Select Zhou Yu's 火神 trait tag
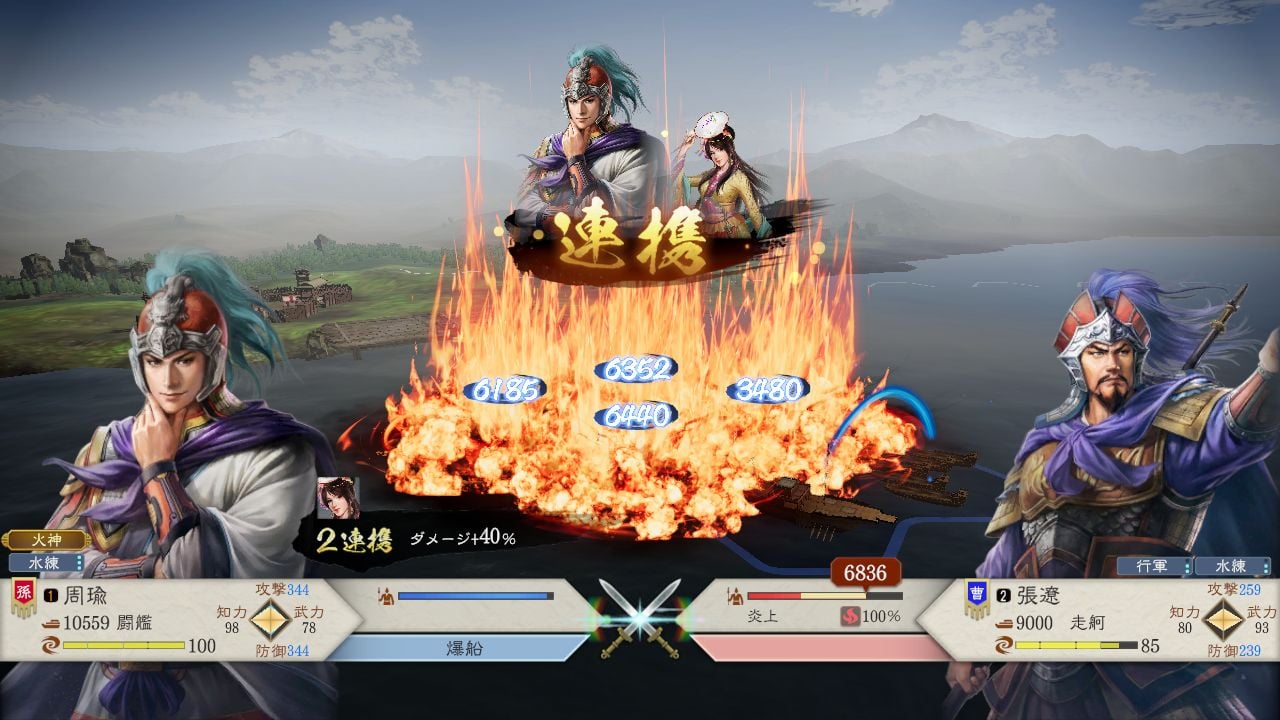Screen dimensions: 1280x720 tap(47, 541)
